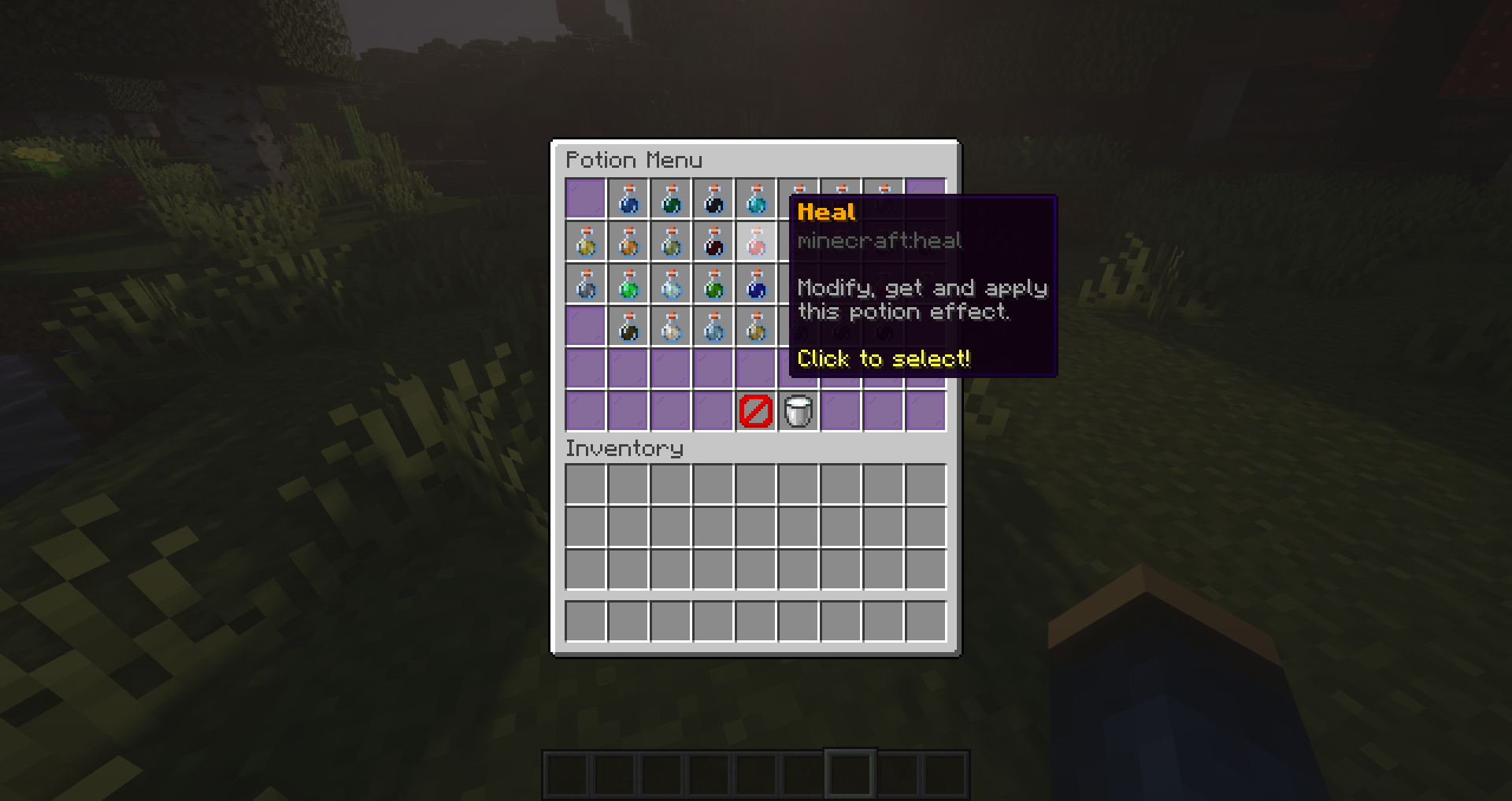
Task: Click the highlighted hotbar slot
Action: [850, 773]
